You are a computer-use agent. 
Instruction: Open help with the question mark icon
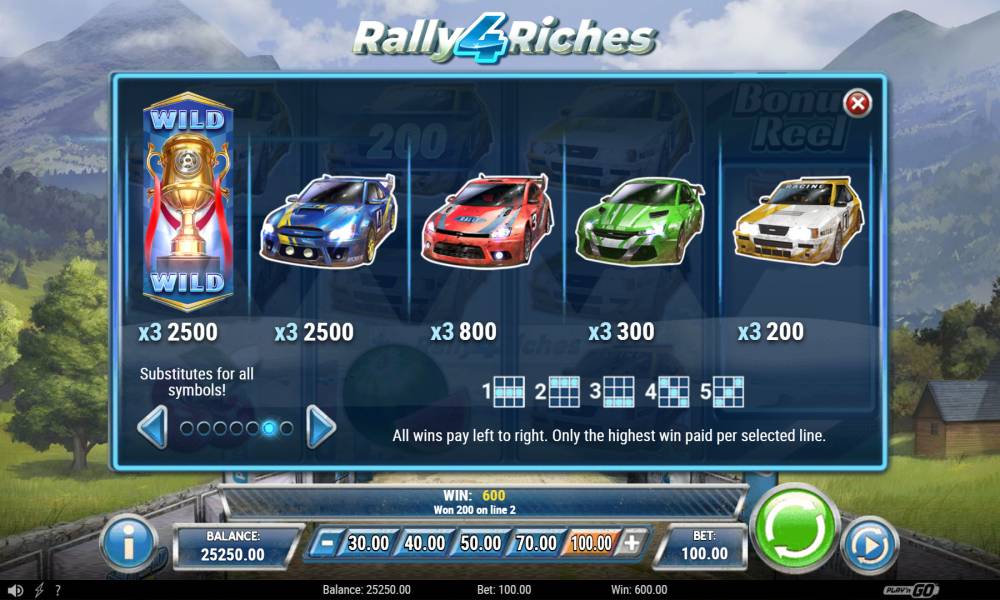click(x=58, y=590)
